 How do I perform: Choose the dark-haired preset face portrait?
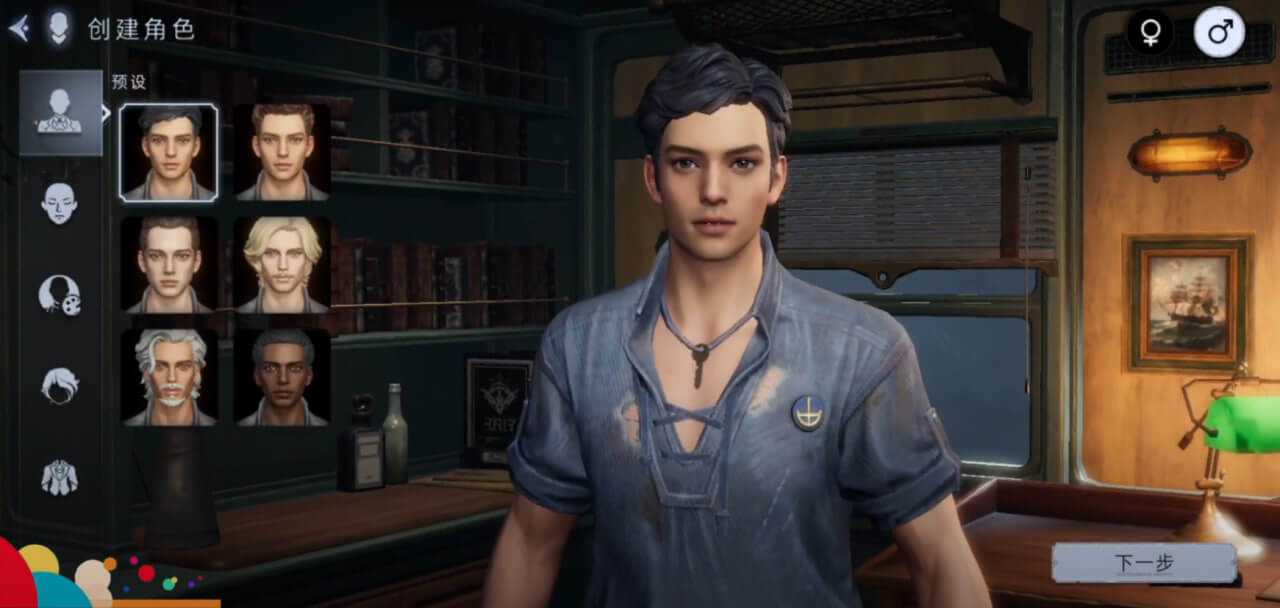point(169,153)
